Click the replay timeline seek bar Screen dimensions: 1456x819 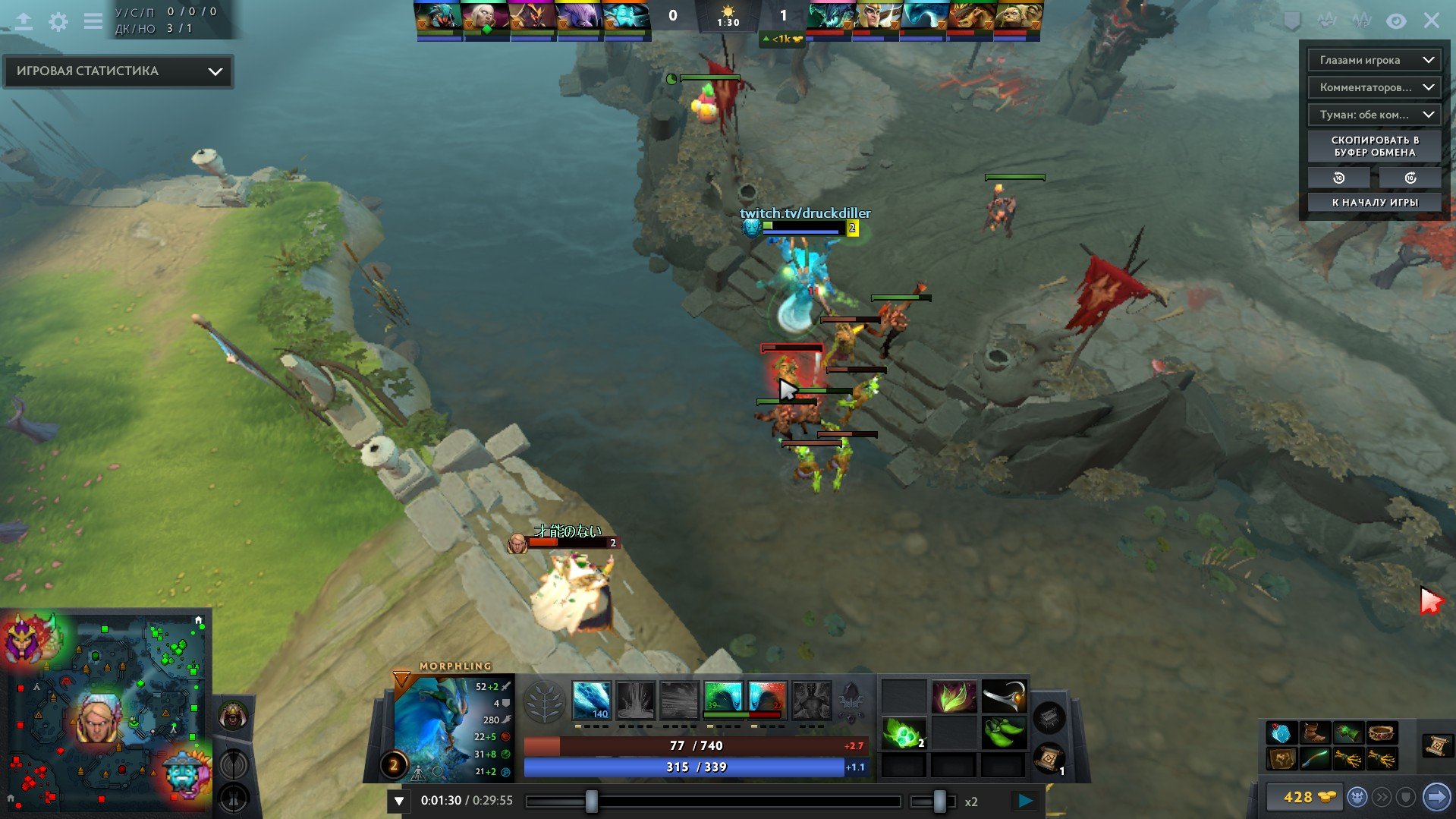point(713,801)
